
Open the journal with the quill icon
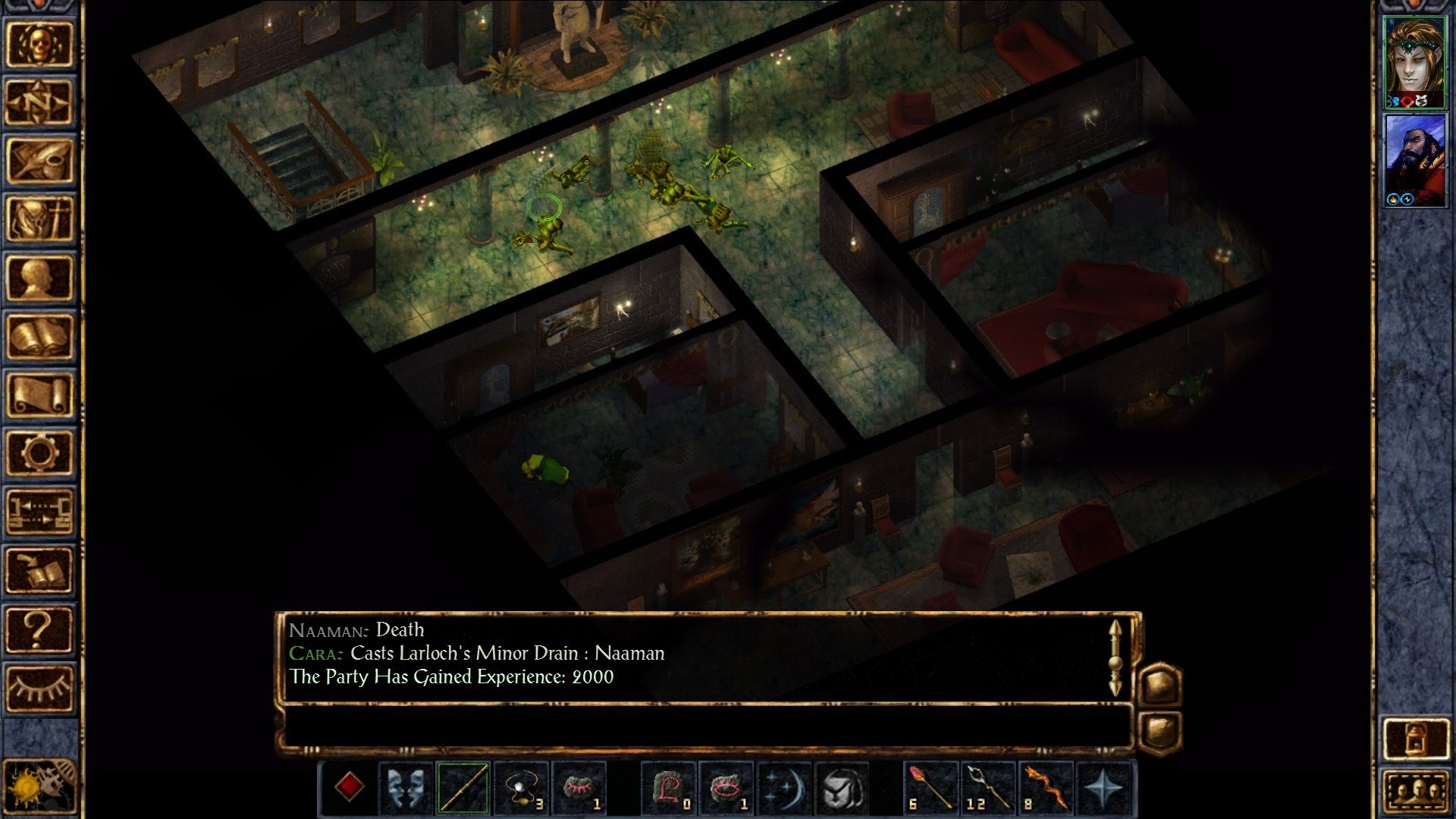coord(39,160)
